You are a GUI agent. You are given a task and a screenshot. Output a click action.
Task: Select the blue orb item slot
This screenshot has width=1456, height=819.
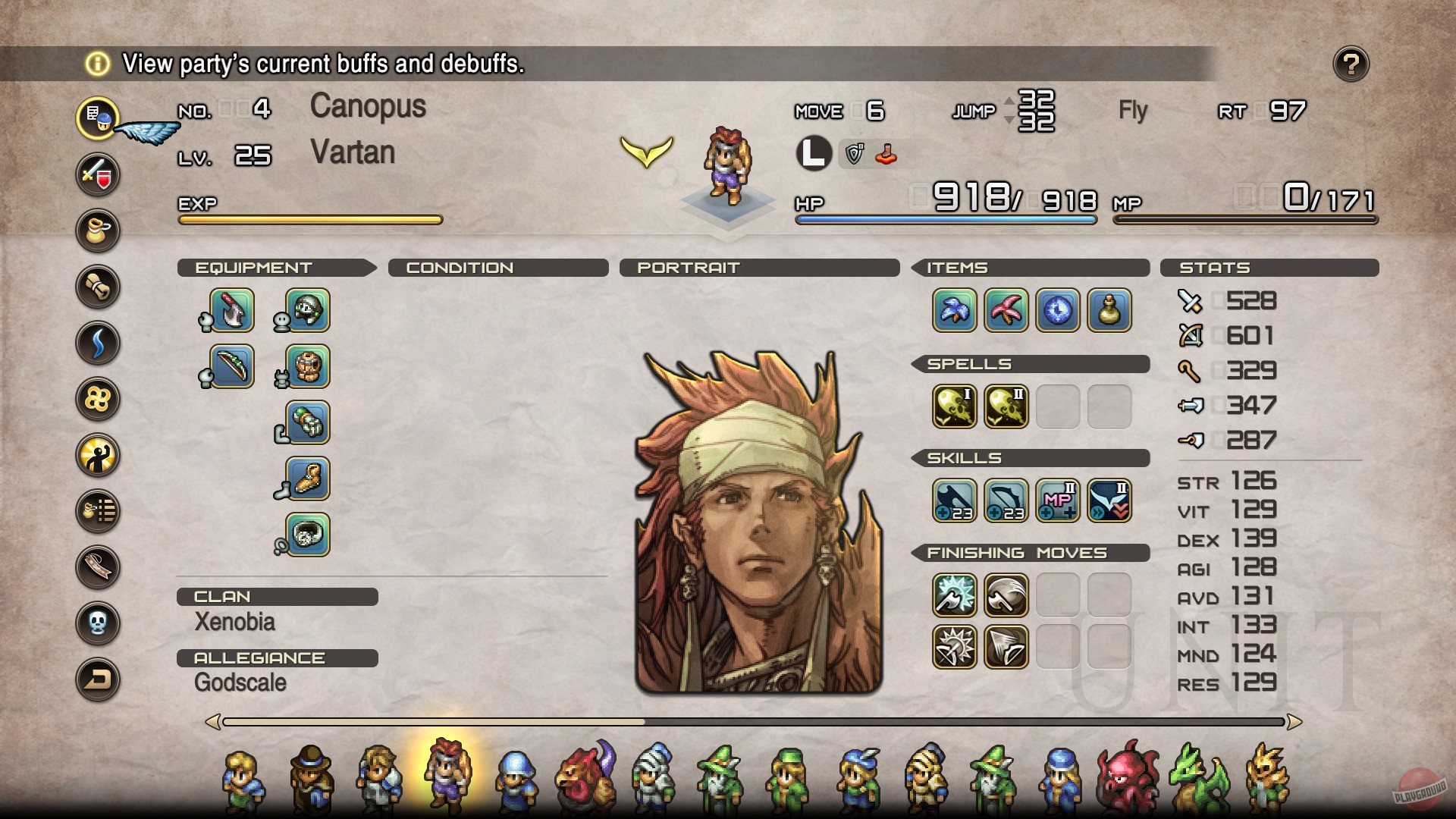pos(1058,310)
